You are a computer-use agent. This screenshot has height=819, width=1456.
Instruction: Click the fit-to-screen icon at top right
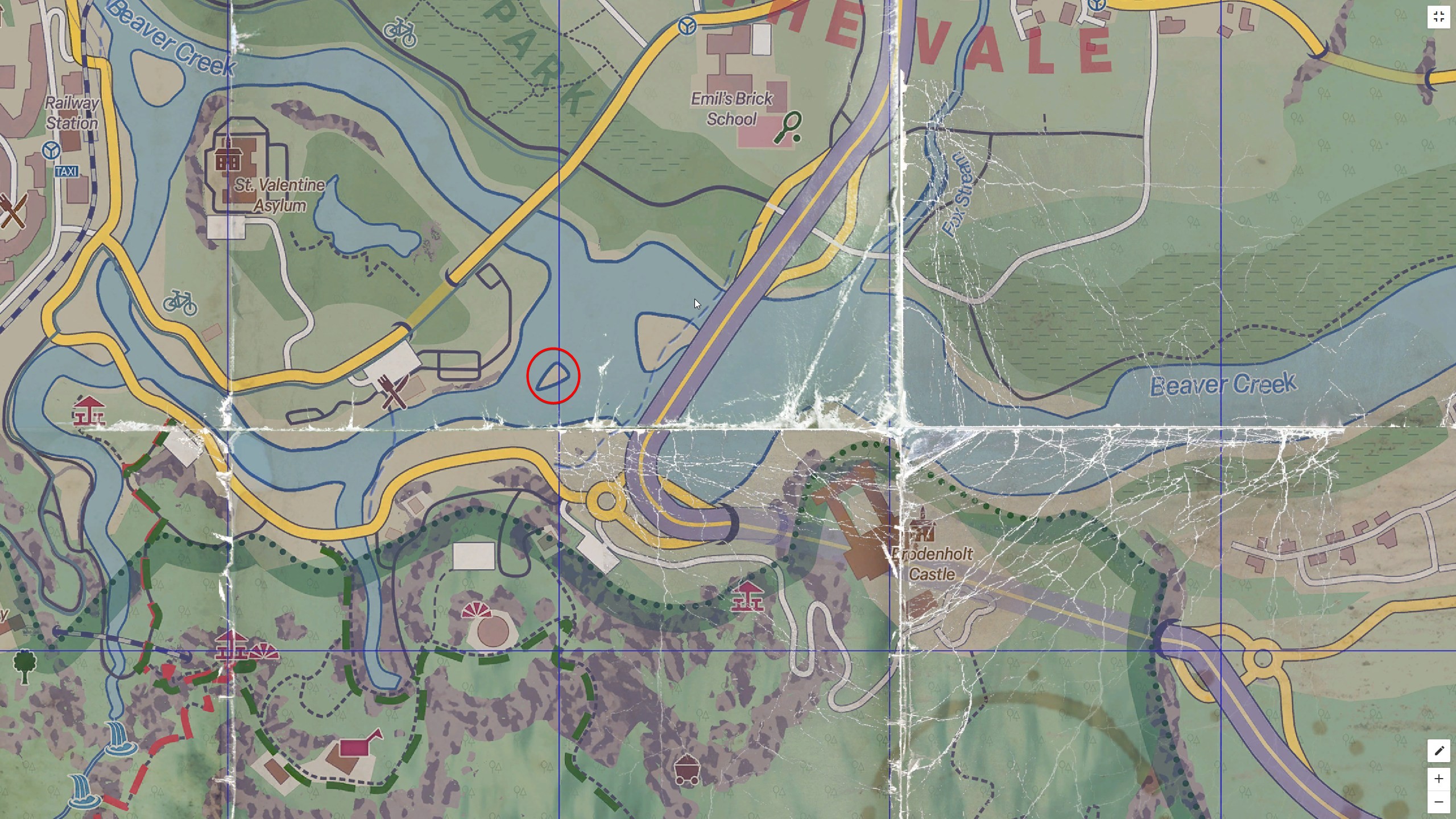click(x=1440, y=16)
